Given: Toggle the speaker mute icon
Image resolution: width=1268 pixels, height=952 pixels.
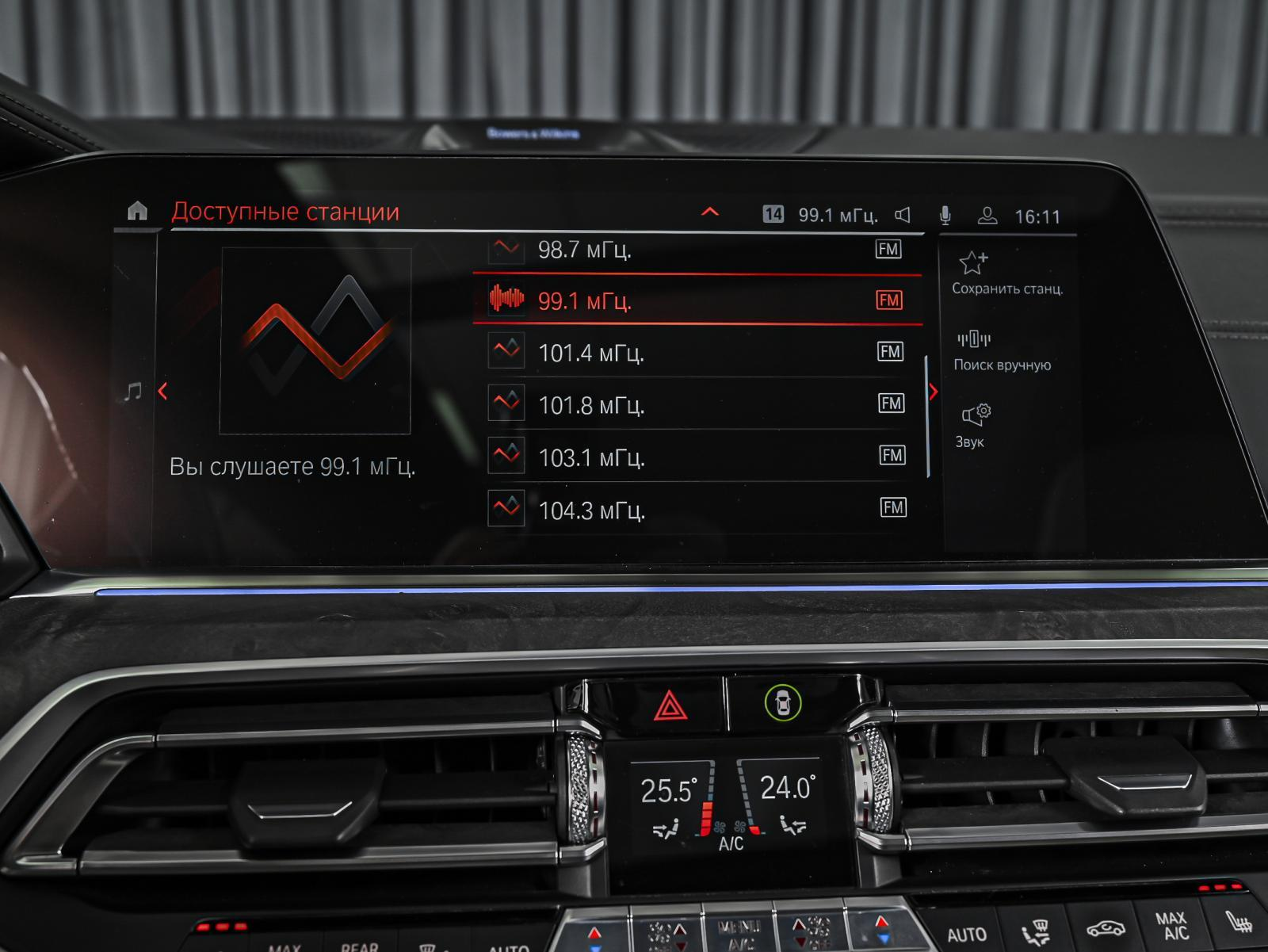Looking at the screenshot, I should [903, 216].
